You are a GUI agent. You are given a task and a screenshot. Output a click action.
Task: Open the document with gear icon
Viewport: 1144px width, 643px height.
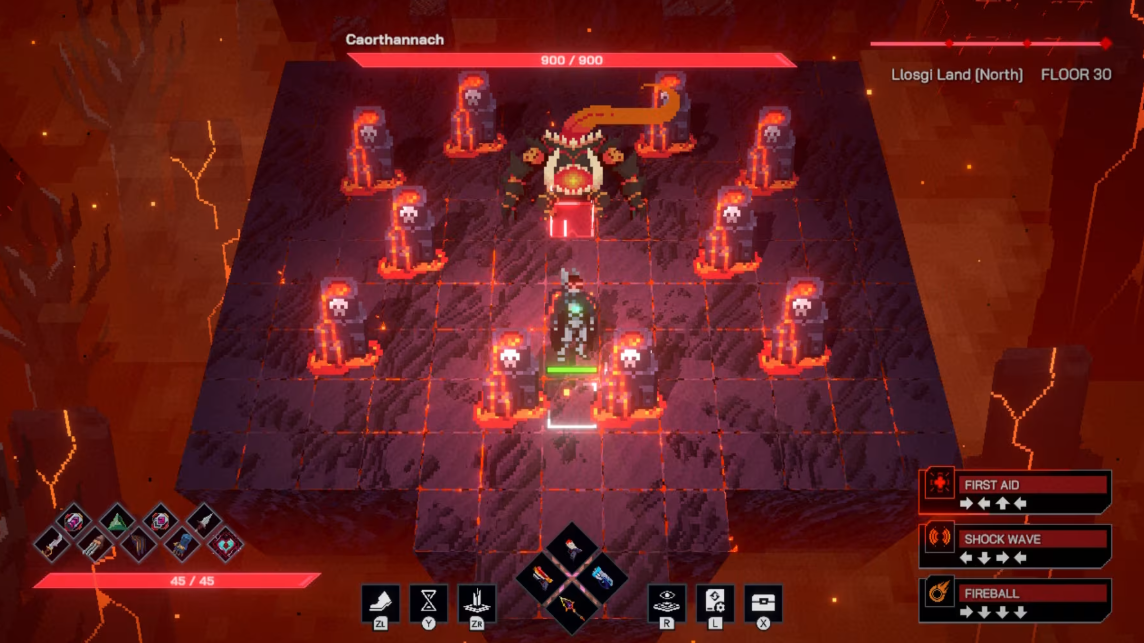point(715,603)
